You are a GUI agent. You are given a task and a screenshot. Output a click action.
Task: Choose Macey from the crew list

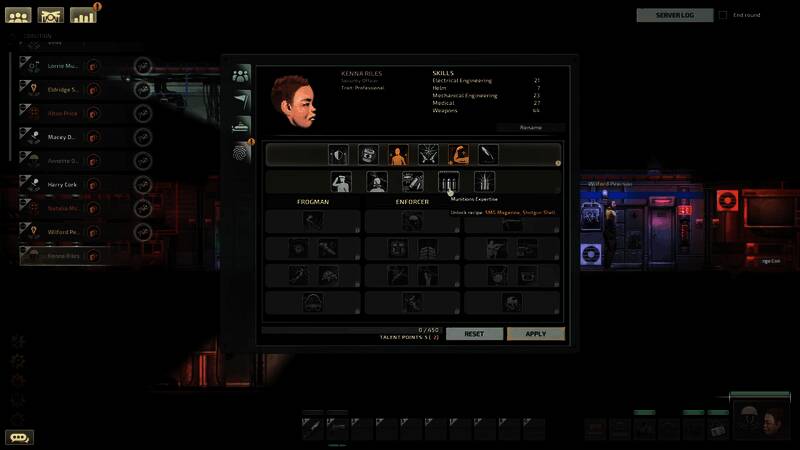click(x=62, y=136)
